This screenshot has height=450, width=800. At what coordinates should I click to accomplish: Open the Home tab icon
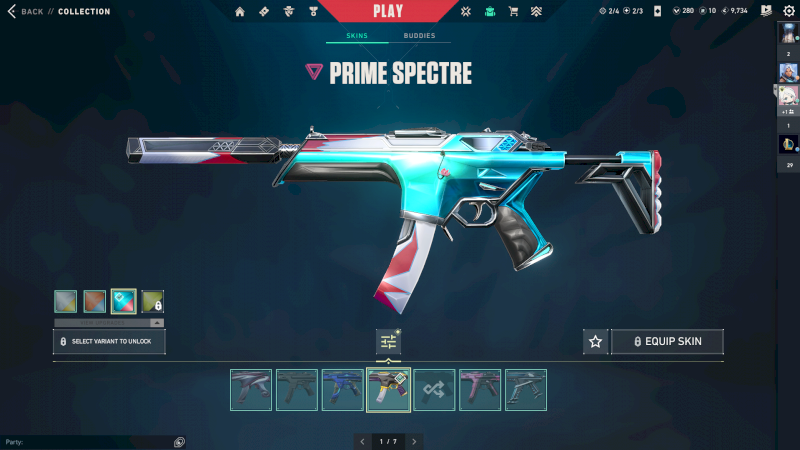tap(240, 12)
